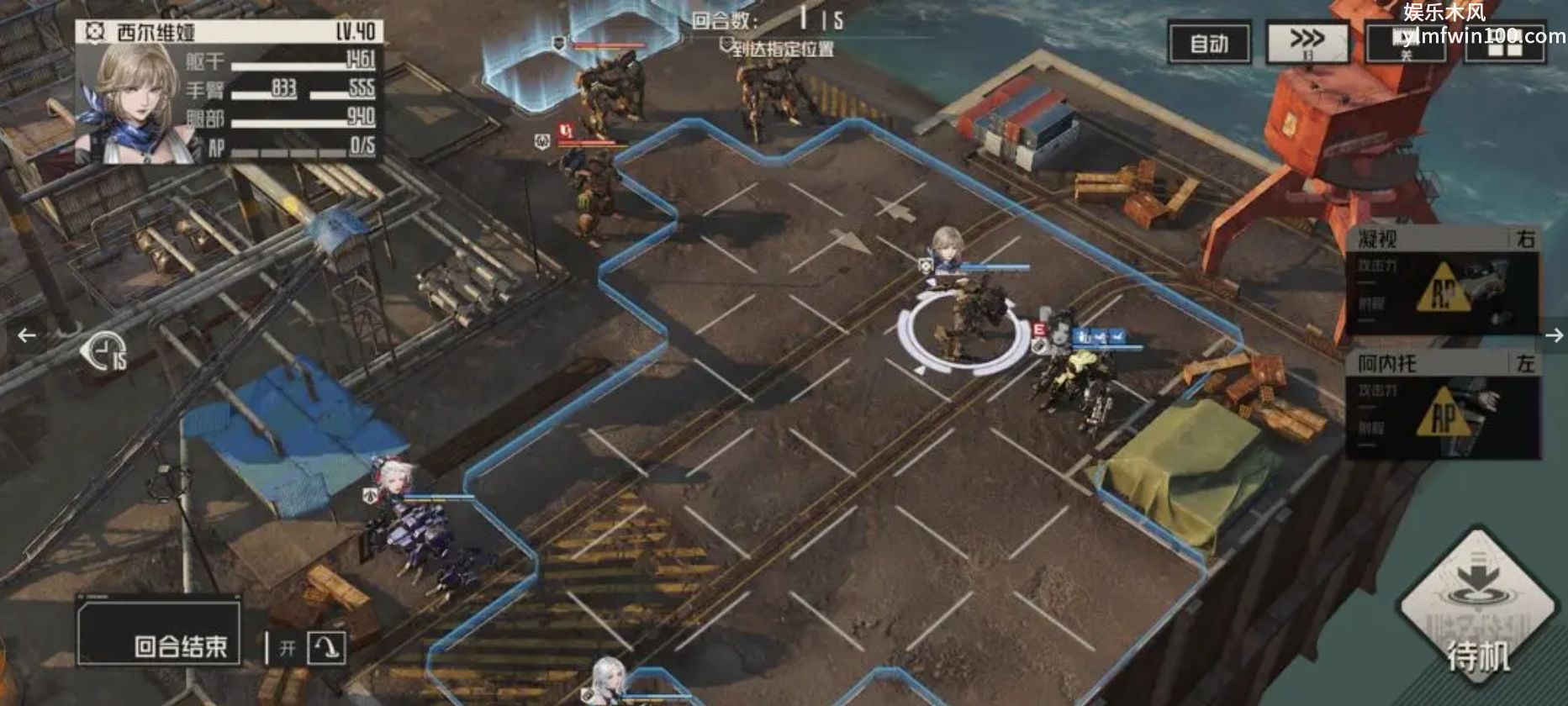
Task: Click the >>> fast-forward speed button
Action: tap(1307, 43)
